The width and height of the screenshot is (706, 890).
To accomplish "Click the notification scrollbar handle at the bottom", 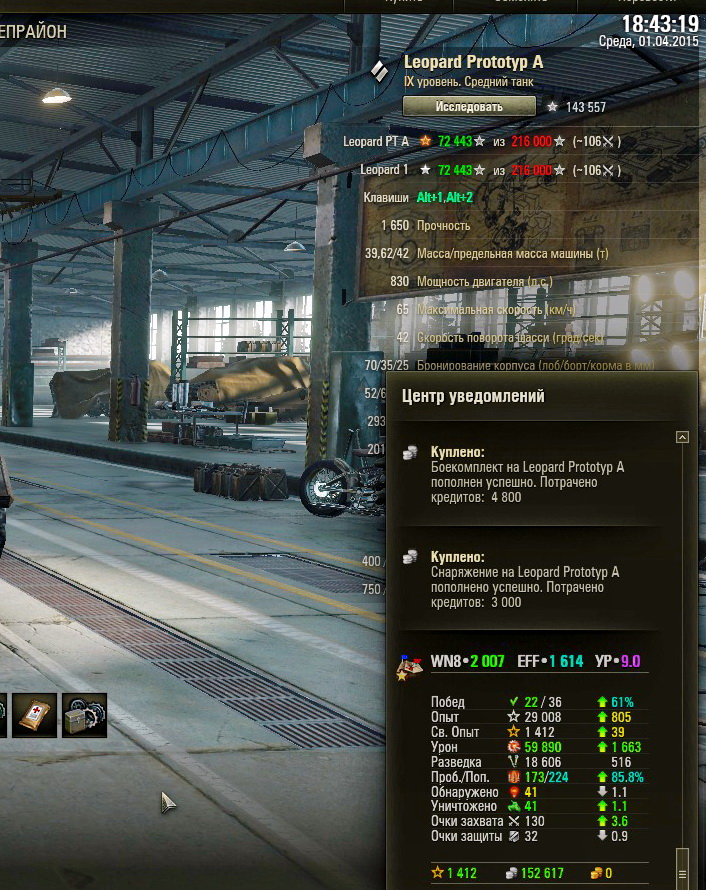I will pos(682,860).
